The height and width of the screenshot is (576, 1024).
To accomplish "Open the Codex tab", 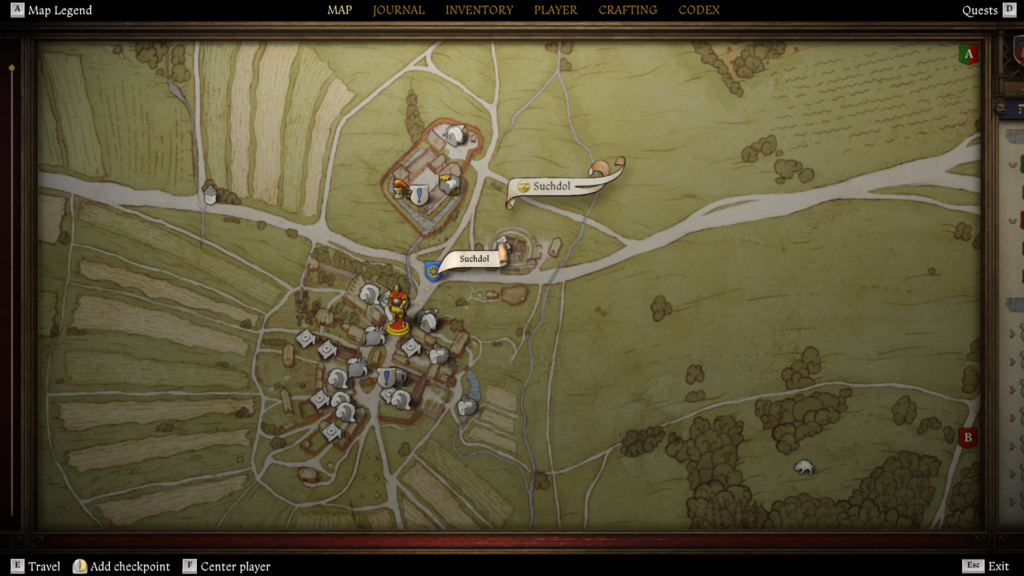I will click(x=700, y=11).
